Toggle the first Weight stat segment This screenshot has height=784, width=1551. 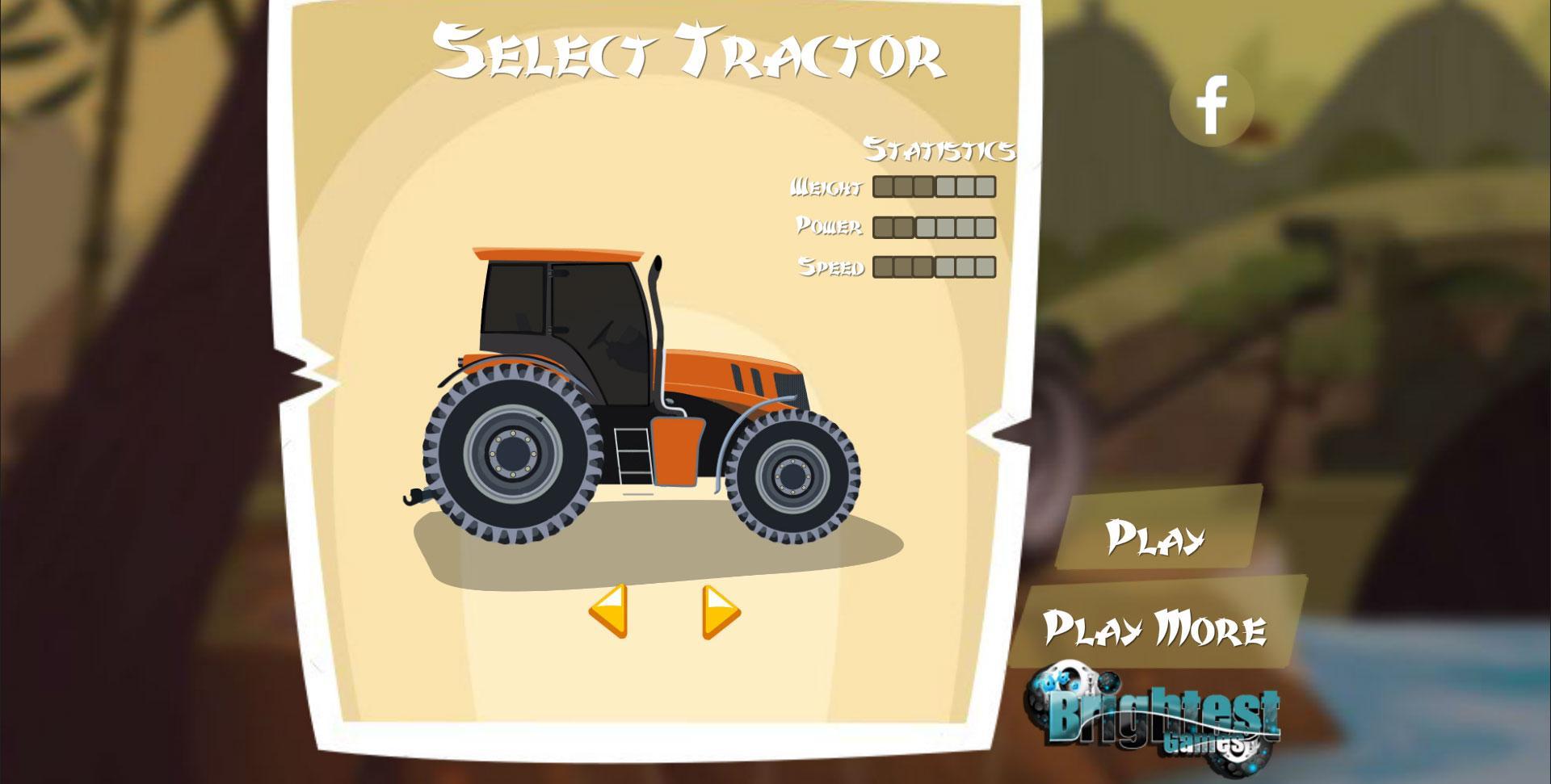pyautogui.click(x=885, y=187)
